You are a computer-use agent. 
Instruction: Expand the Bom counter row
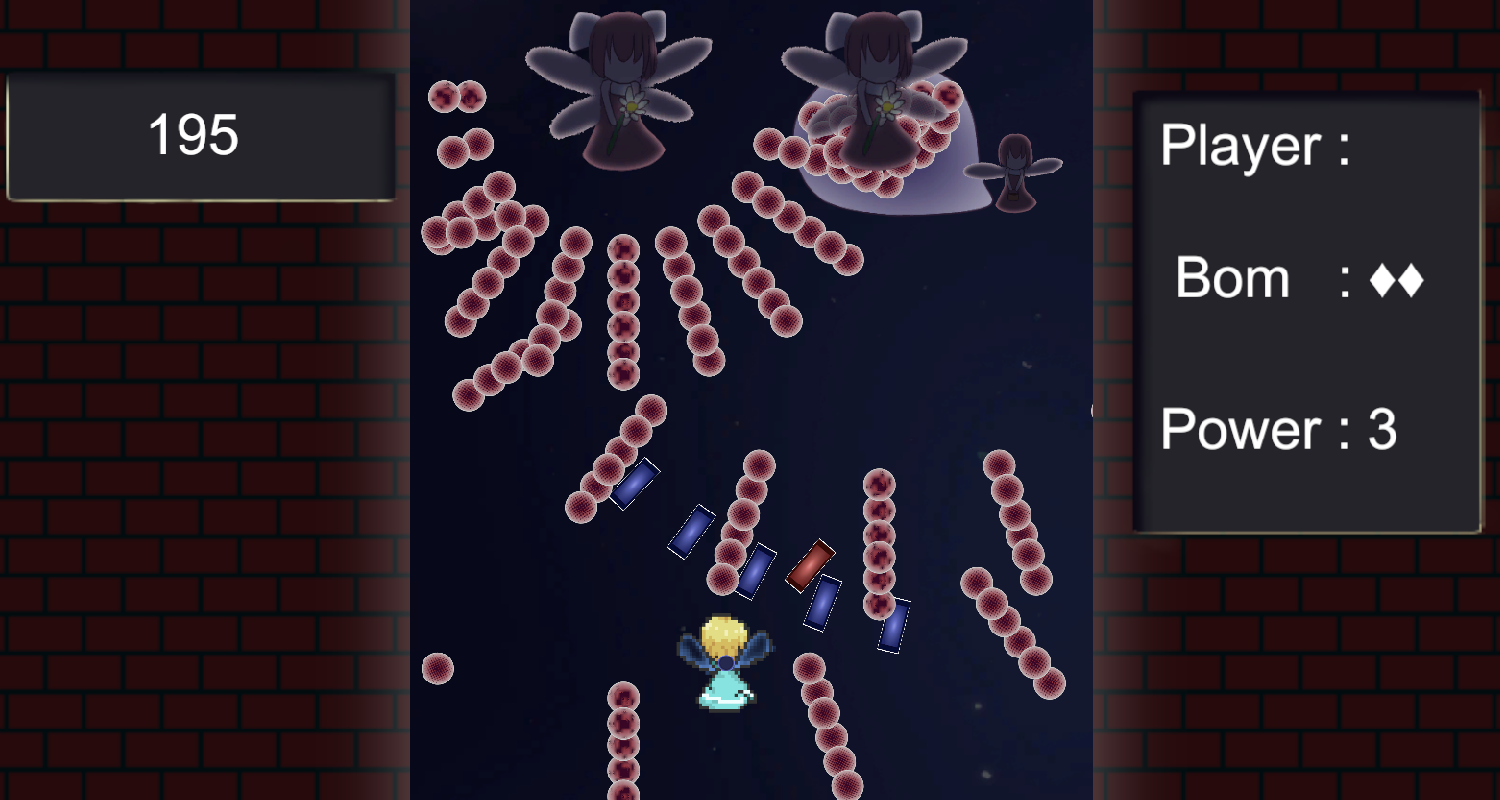pyautogui.click(x=1300, y=280)
